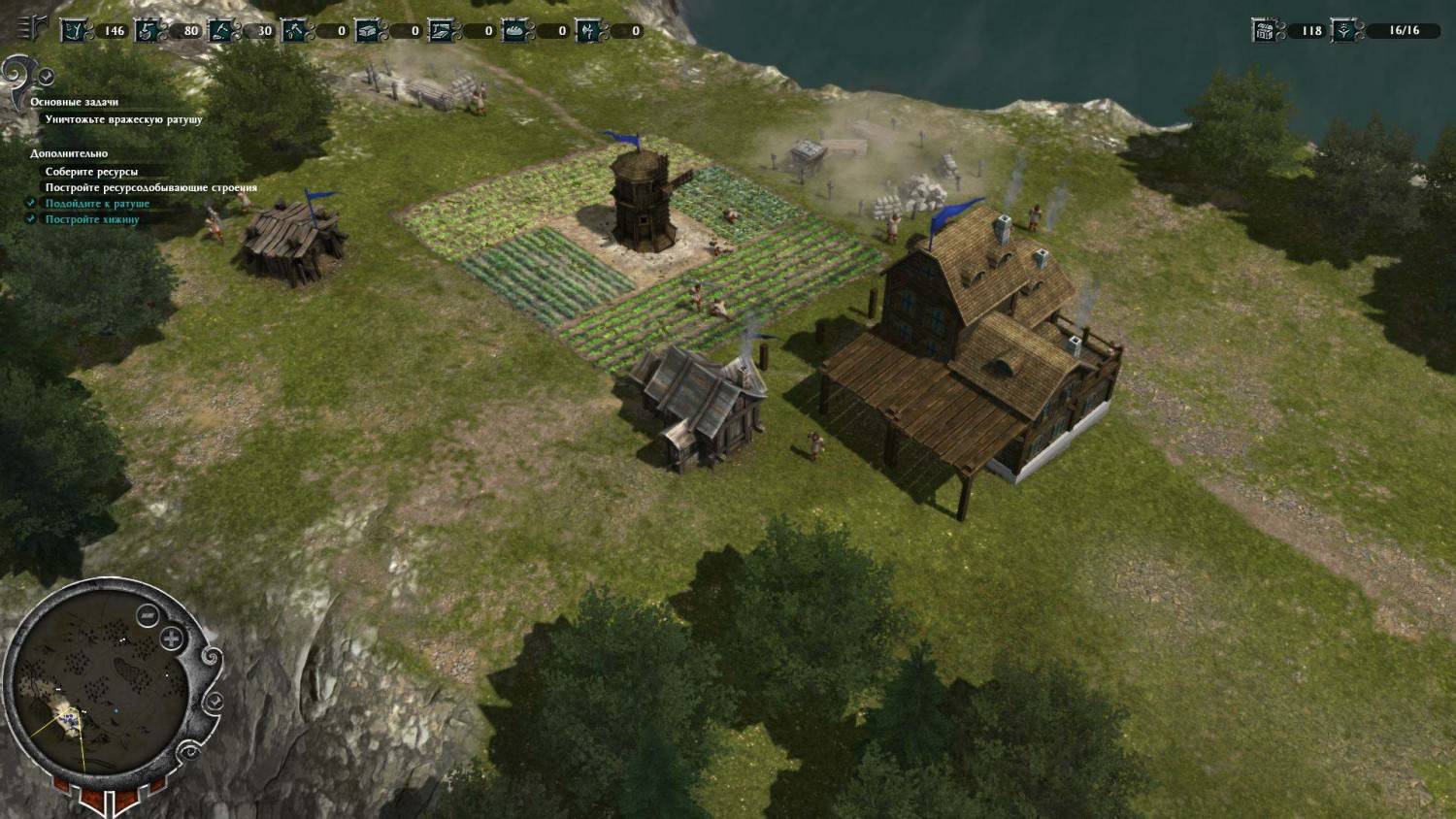Choose objective 'Постройте ресурсодобывающие строения'
Image resolution: width=1456 pixels, height=819 pixels.
click(x=150, y=187)
